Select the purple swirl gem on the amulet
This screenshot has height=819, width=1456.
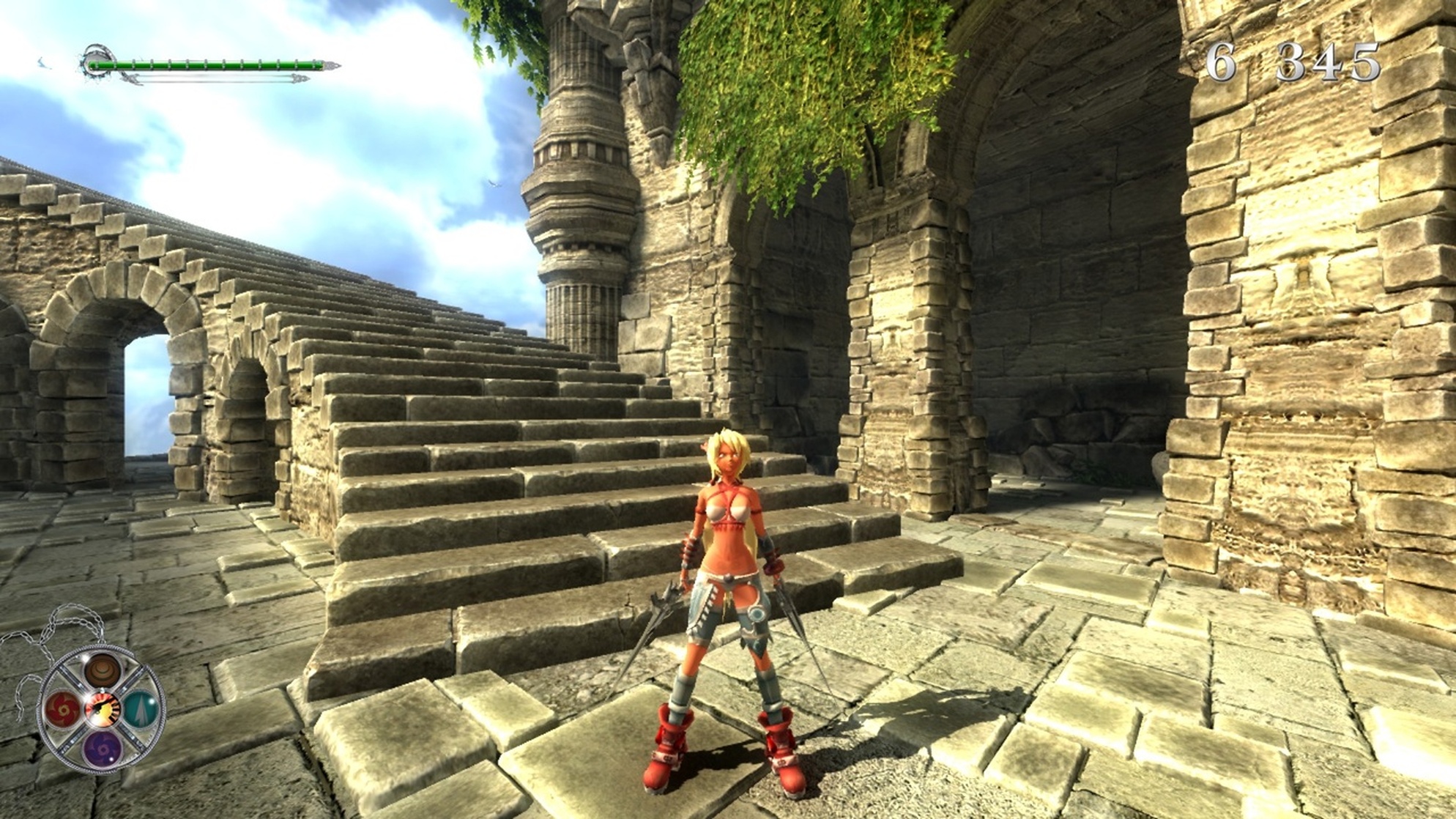pyautogui.click(x=102, y=749)
